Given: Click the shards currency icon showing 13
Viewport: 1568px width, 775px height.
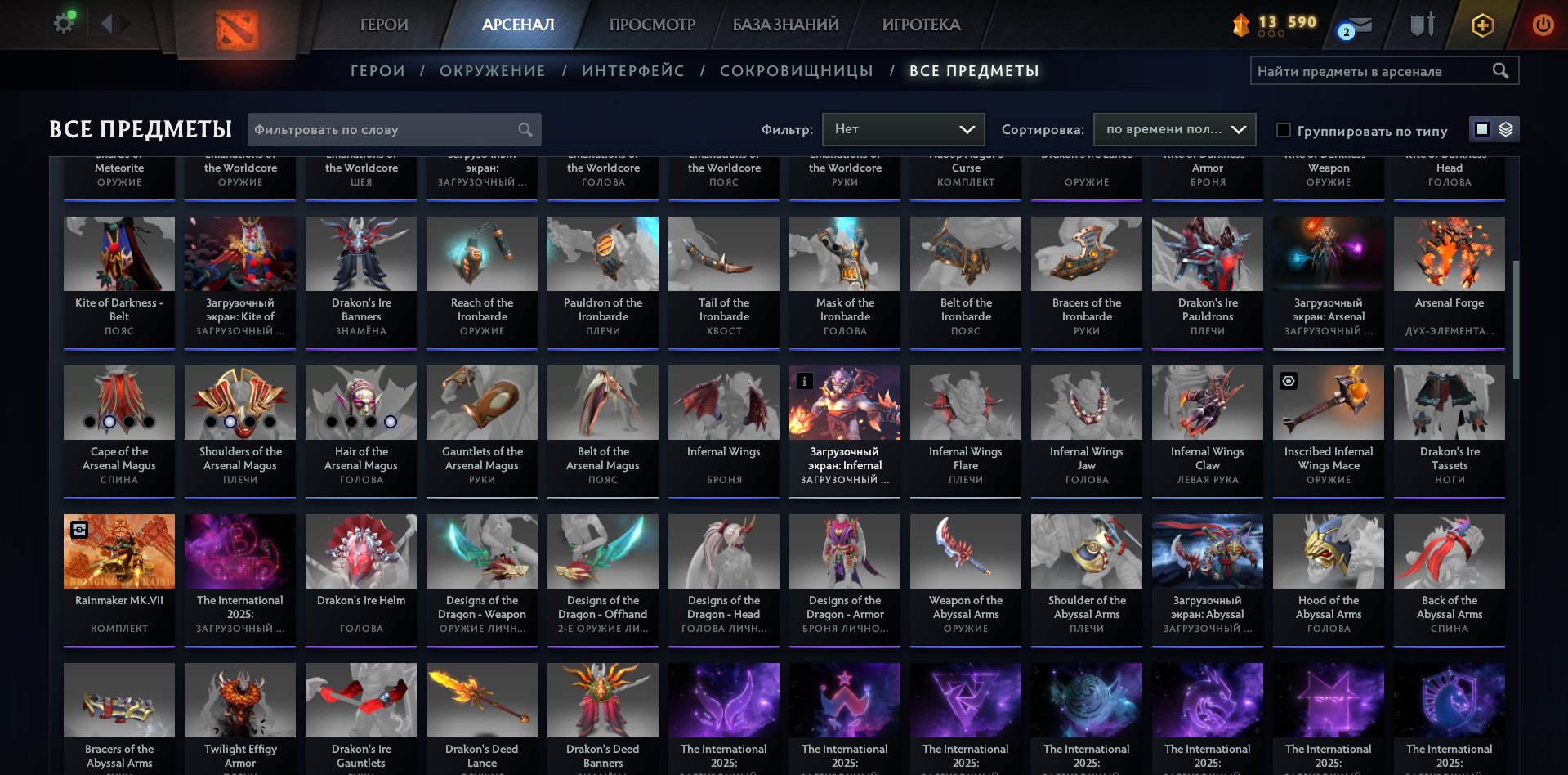Looking at the screenshot, I should click(1240, 25).
